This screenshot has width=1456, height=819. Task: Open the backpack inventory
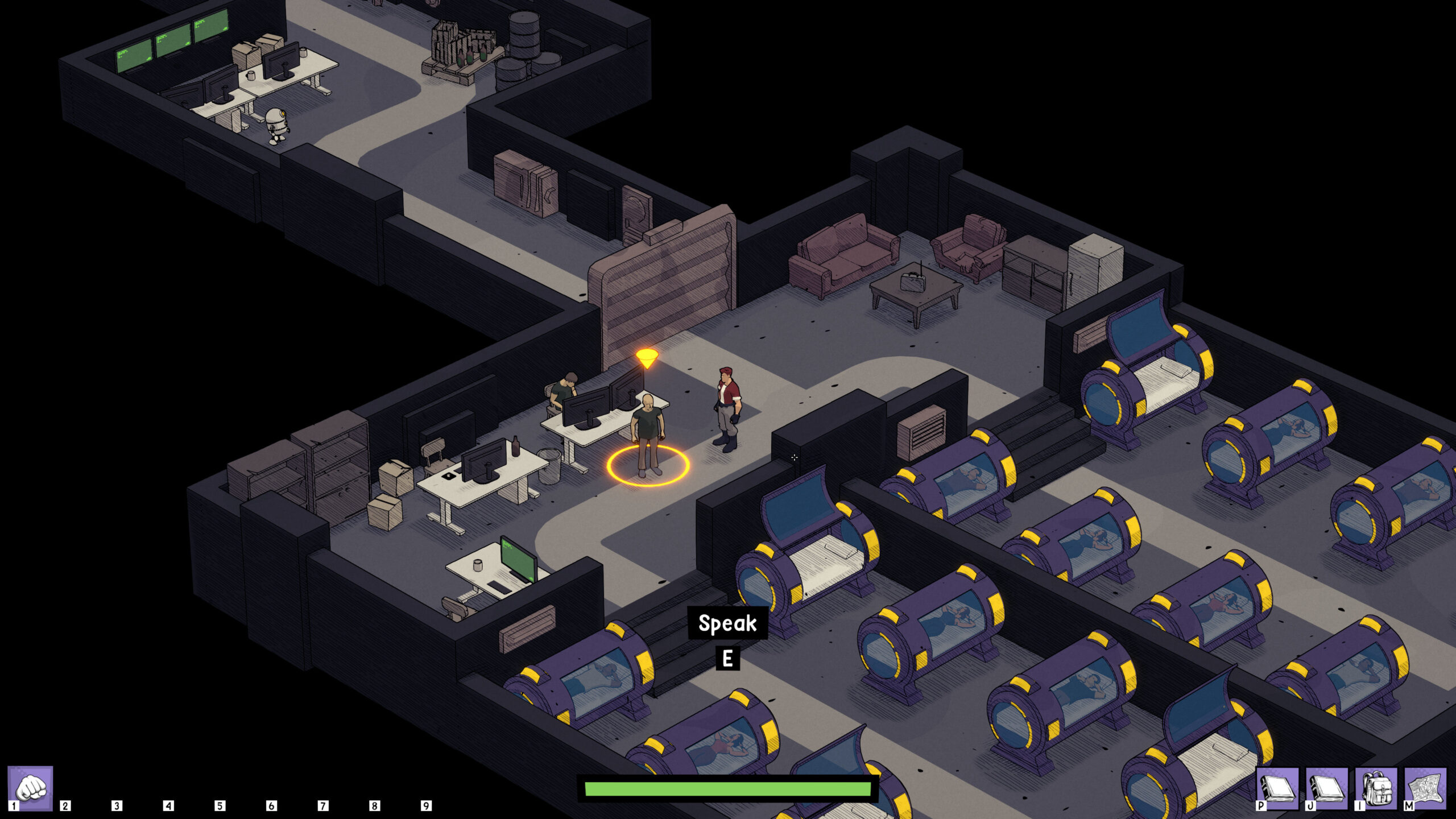coord(1376,788)
